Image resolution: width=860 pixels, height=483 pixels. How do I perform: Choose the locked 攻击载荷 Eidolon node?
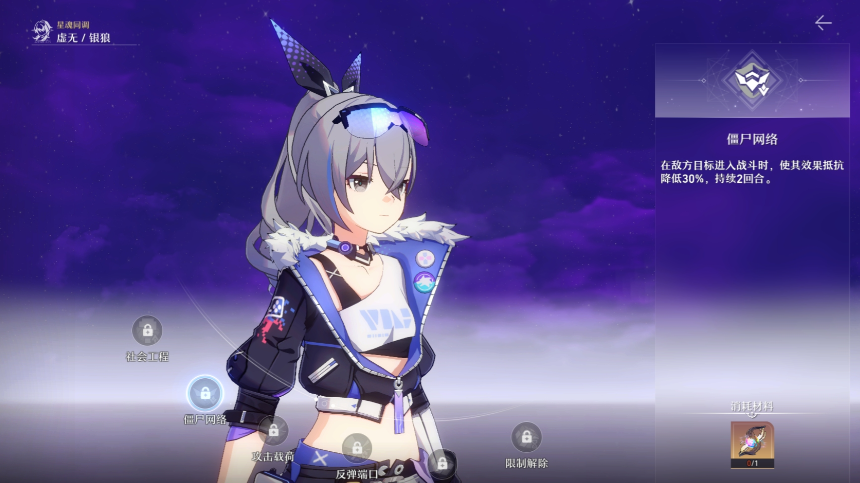[x=273, y=431]
